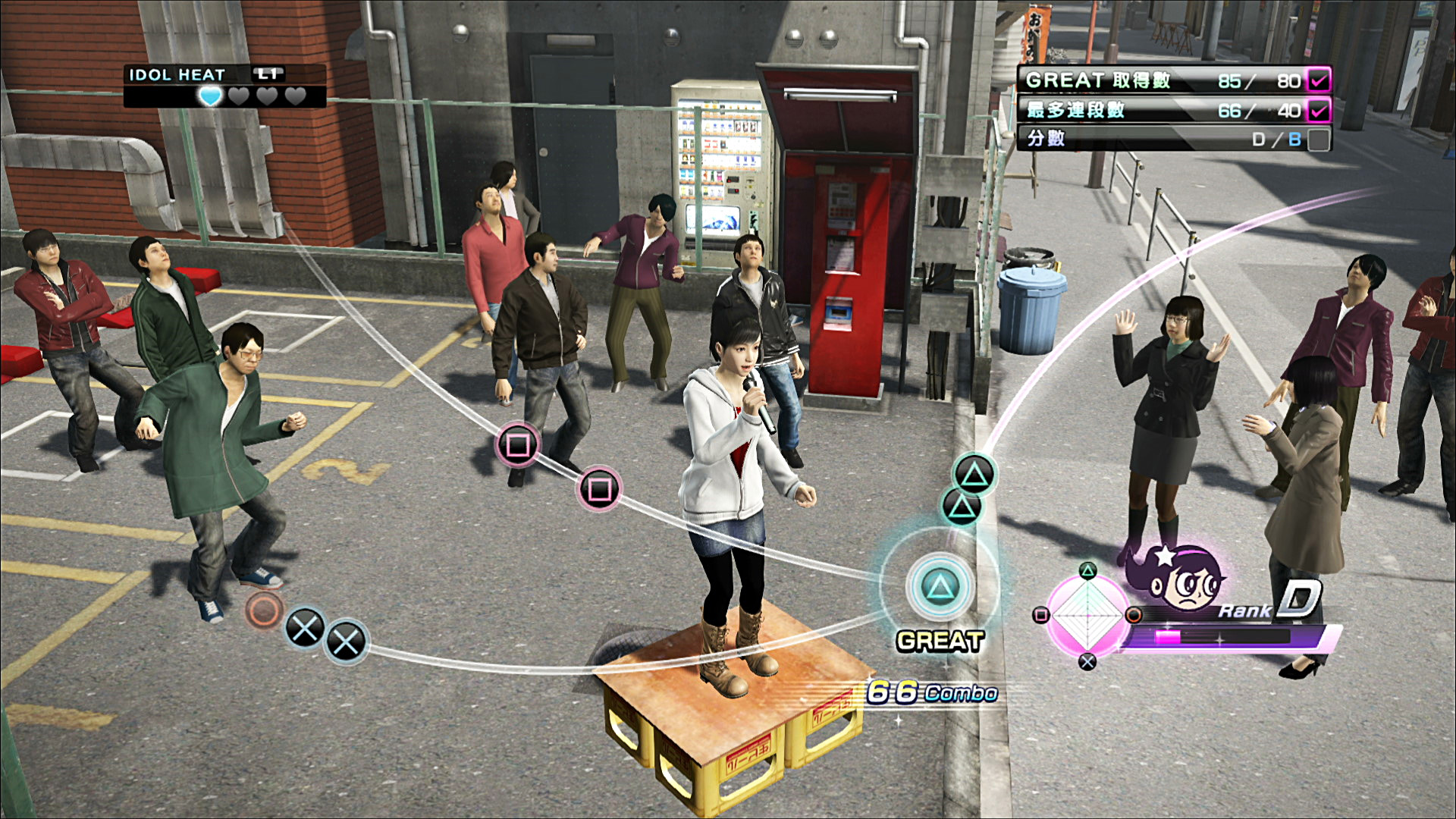Click the checked GREAT objective checkbox
The height and width of the screenshot is (819, 1456).
(x=1319, y=80)
